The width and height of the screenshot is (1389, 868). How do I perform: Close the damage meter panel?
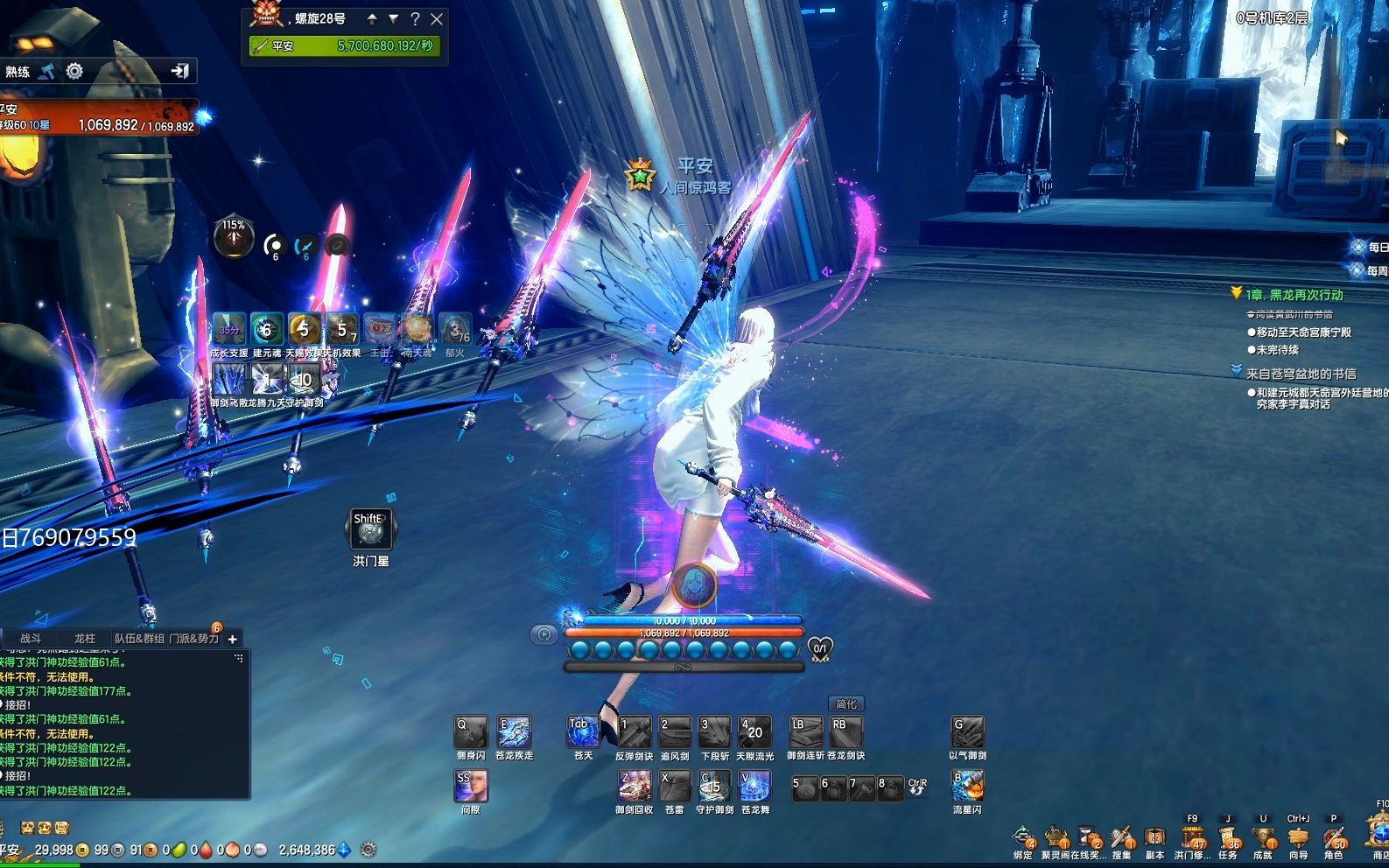point(437,18)
